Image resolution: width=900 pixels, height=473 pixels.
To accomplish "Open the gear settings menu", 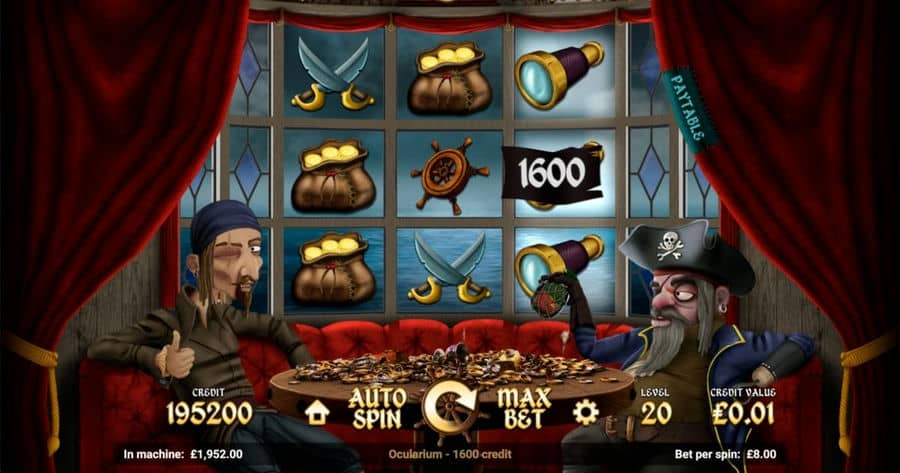I will click(x=586, y=411).
